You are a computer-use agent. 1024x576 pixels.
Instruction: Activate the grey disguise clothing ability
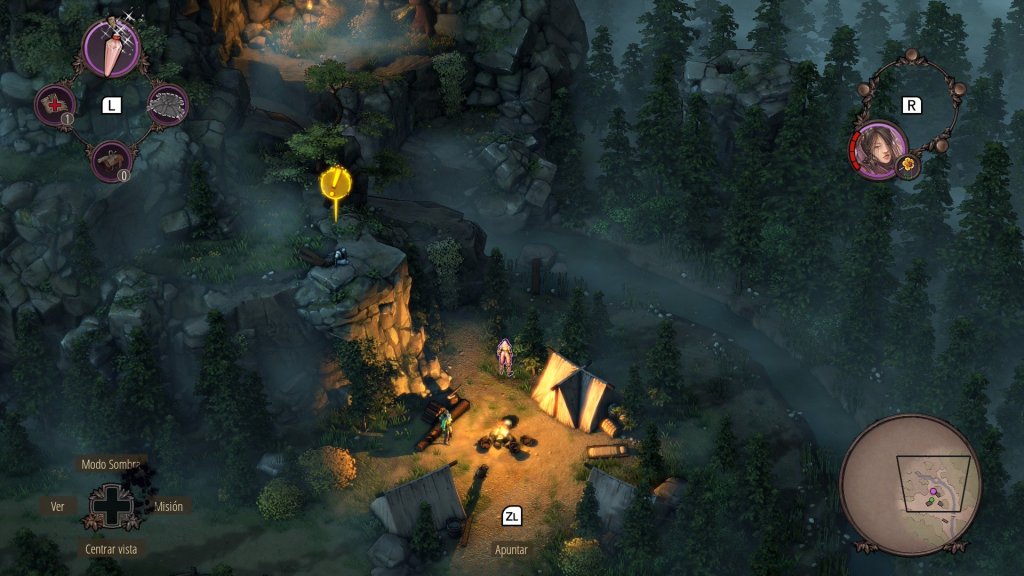168,104
